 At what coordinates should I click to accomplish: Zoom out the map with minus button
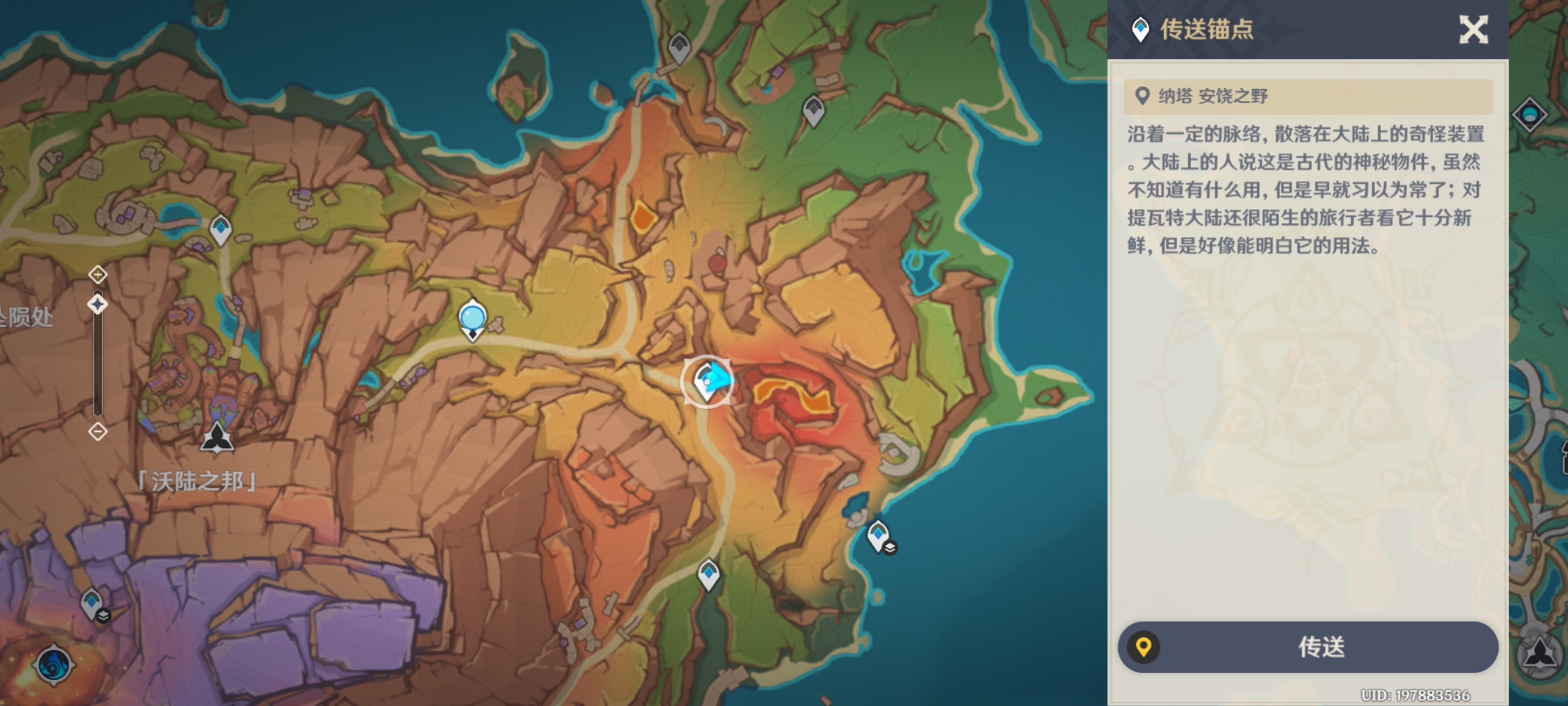pos(98,432)
